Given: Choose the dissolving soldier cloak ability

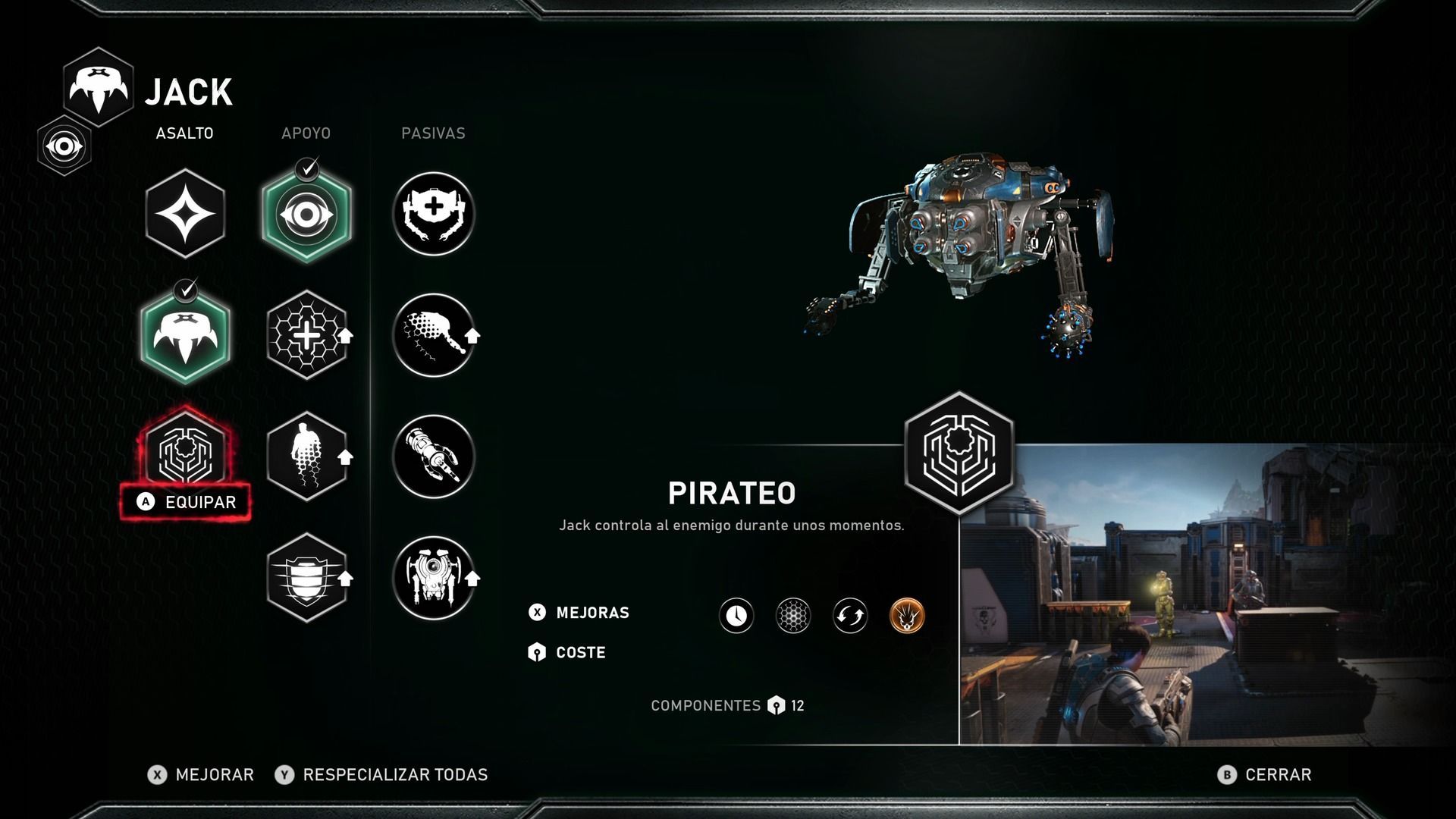Looking at the screenshot, I should click(306, 457).
